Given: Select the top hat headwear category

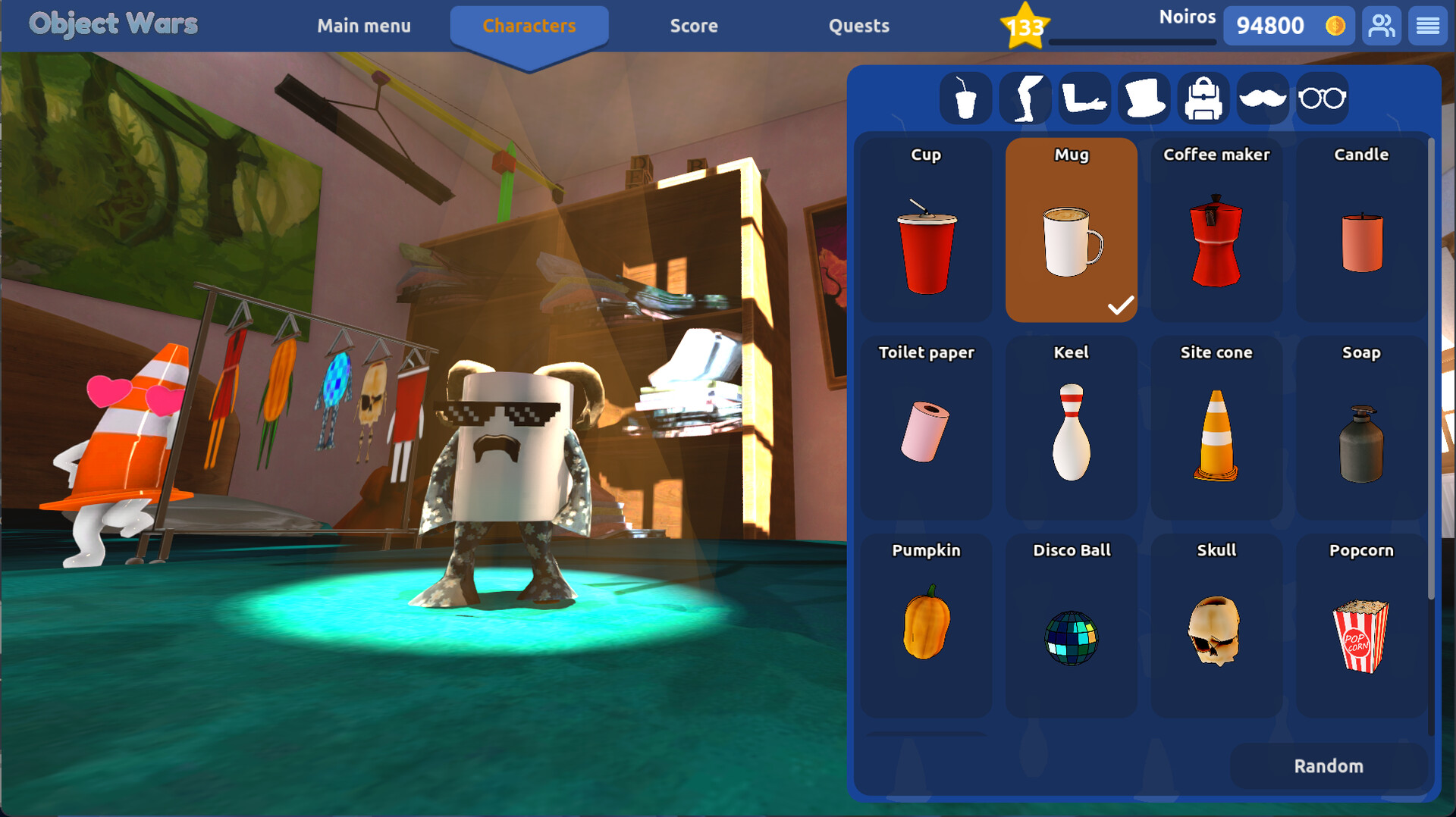Looking at the screenshot, I should (x=1144, y=98).
